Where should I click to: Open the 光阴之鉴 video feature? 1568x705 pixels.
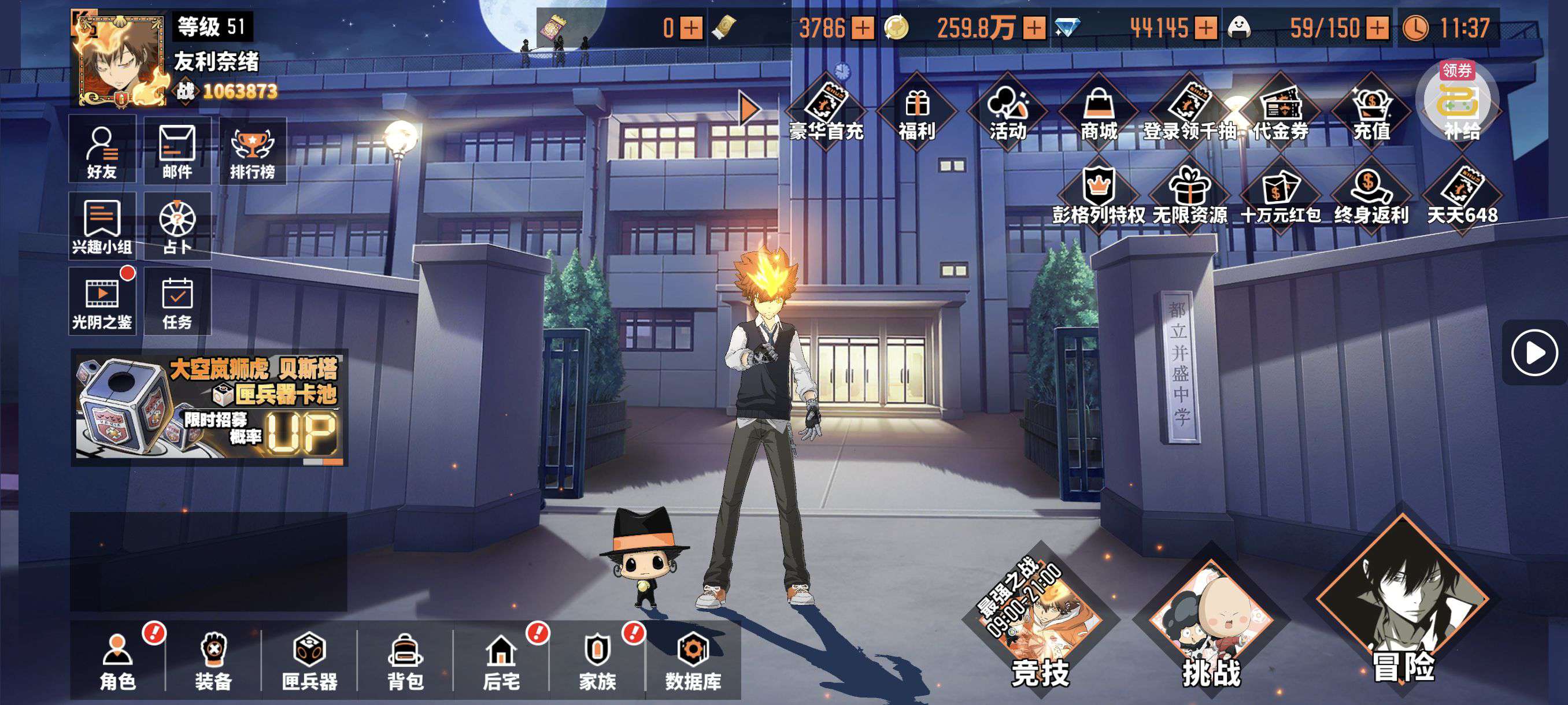[102, 302]
